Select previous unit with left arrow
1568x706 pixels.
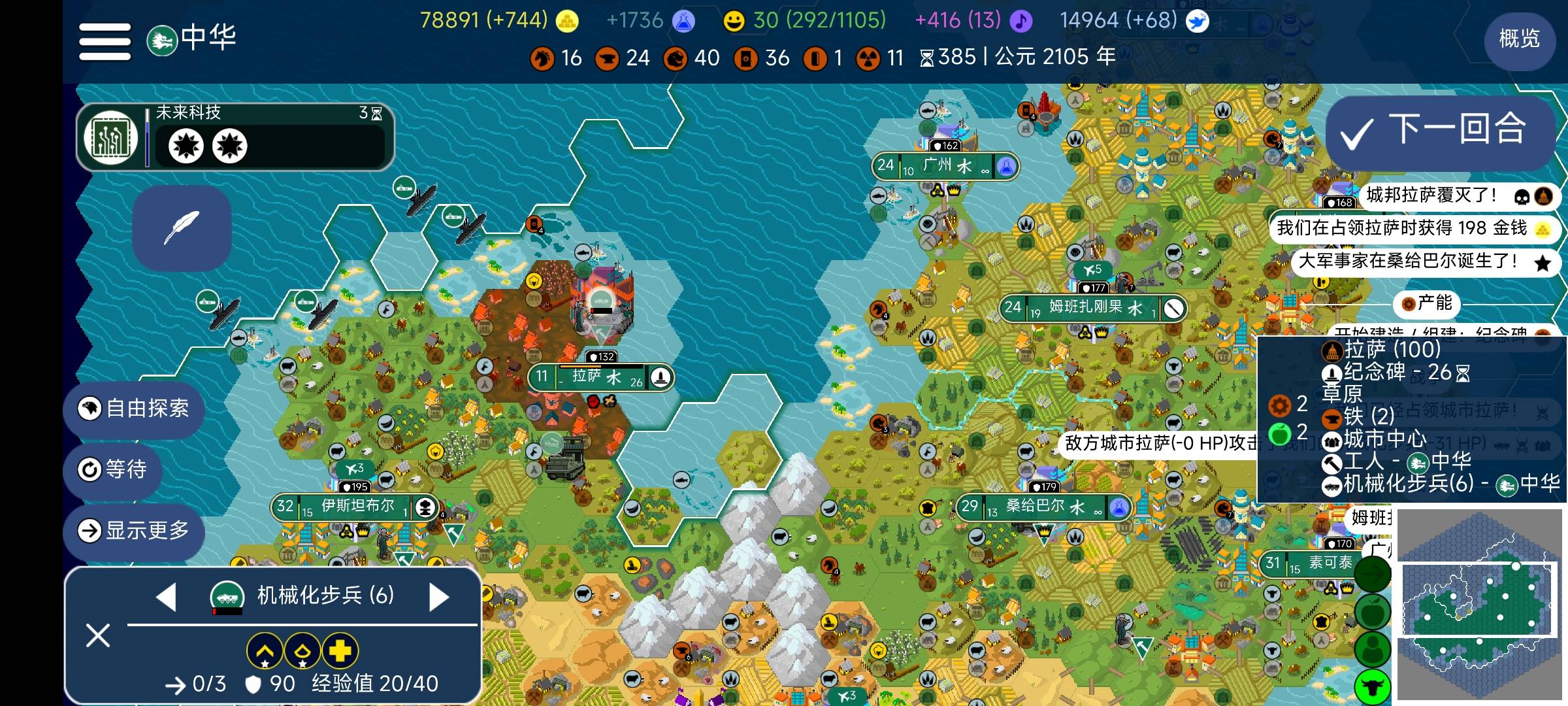(166, 597)
